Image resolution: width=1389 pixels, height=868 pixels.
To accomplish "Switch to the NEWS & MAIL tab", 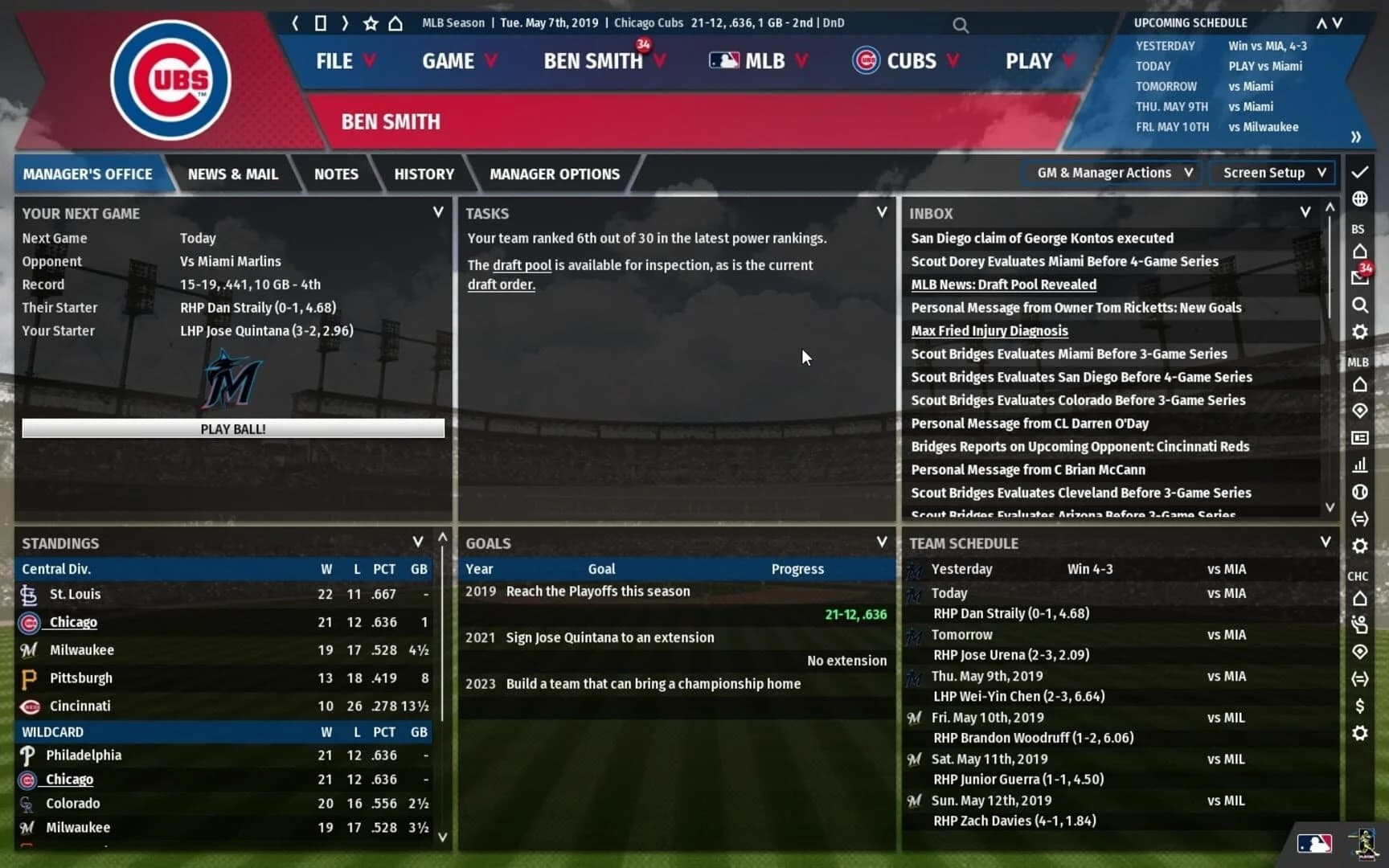I will 232,174.
